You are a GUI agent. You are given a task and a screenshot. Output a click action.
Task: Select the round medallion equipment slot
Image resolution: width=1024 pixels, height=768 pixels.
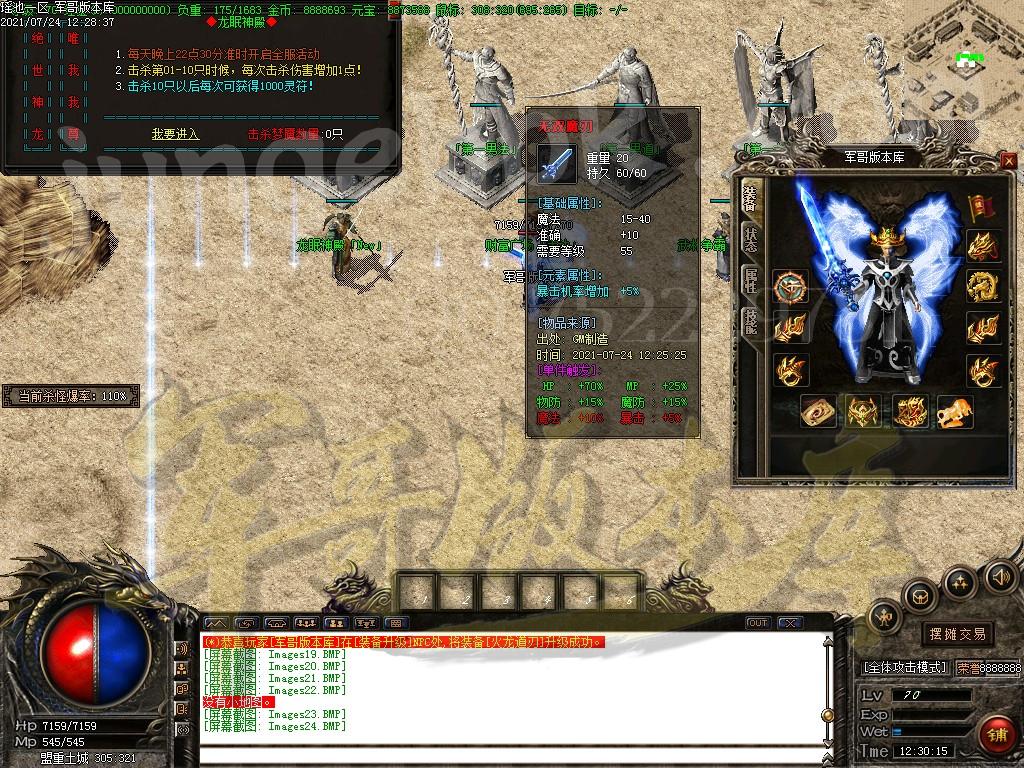[790, 287]
